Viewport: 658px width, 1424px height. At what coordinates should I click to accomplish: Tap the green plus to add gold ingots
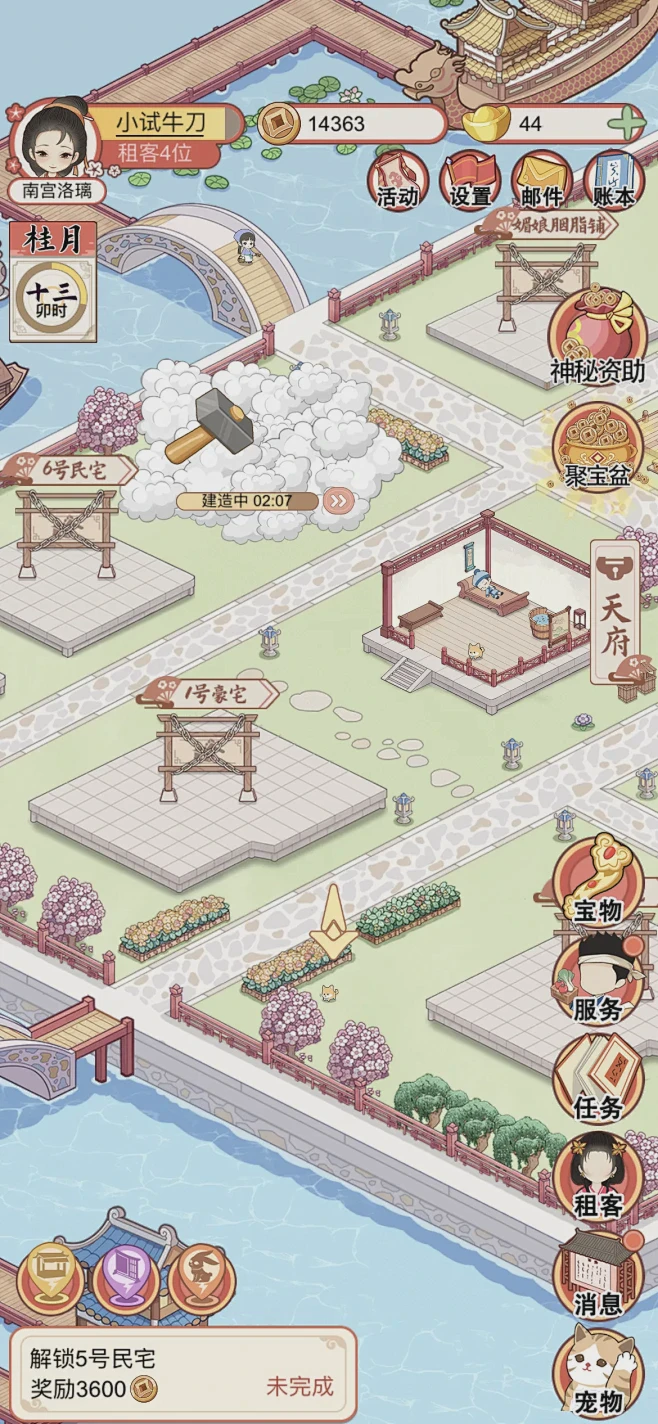click(x=626, y=124)
